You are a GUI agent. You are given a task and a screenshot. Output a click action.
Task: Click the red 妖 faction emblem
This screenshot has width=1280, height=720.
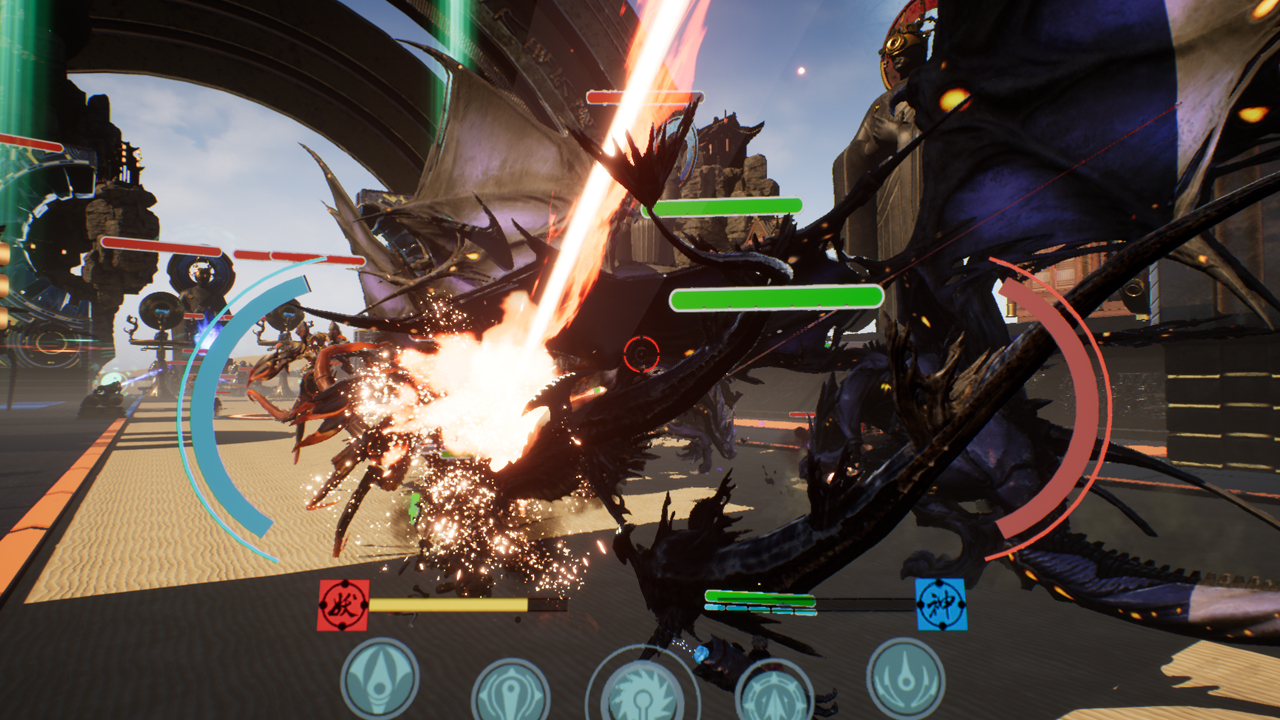click(343, 605)
